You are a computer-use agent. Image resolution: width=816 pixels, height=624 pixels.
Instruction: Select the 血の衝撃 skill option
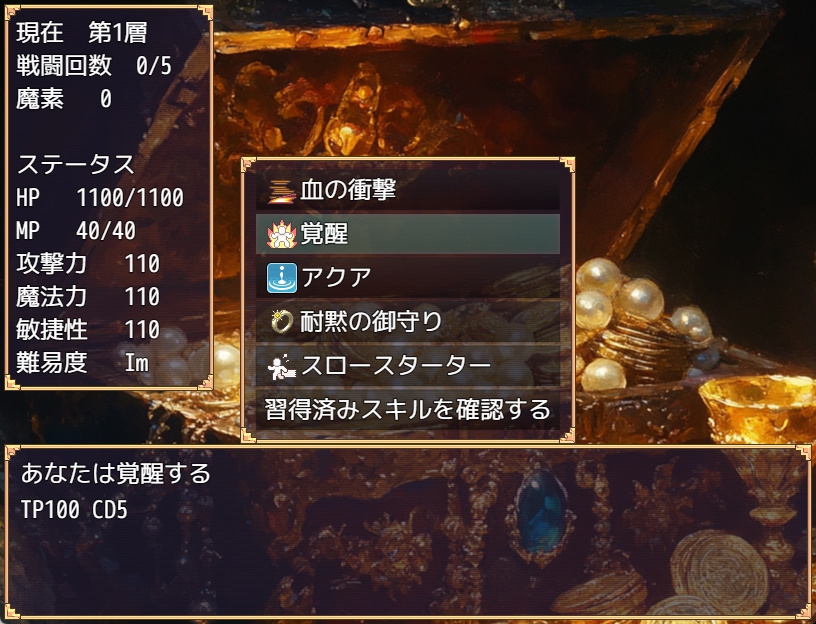408,190
